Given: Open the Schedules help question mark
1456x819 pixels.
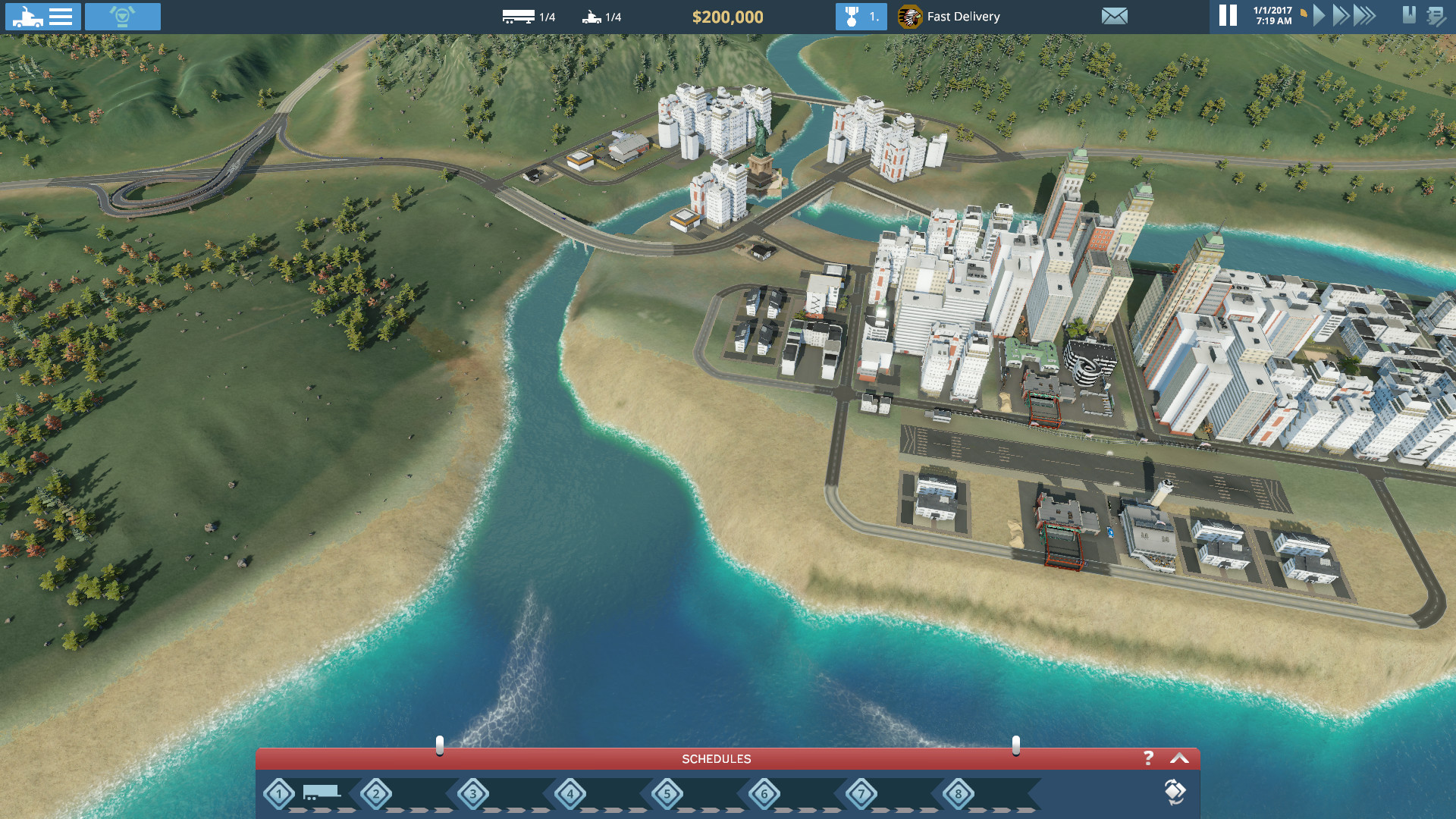Looking at the screenshot, I should click(x=1148, y=758).
